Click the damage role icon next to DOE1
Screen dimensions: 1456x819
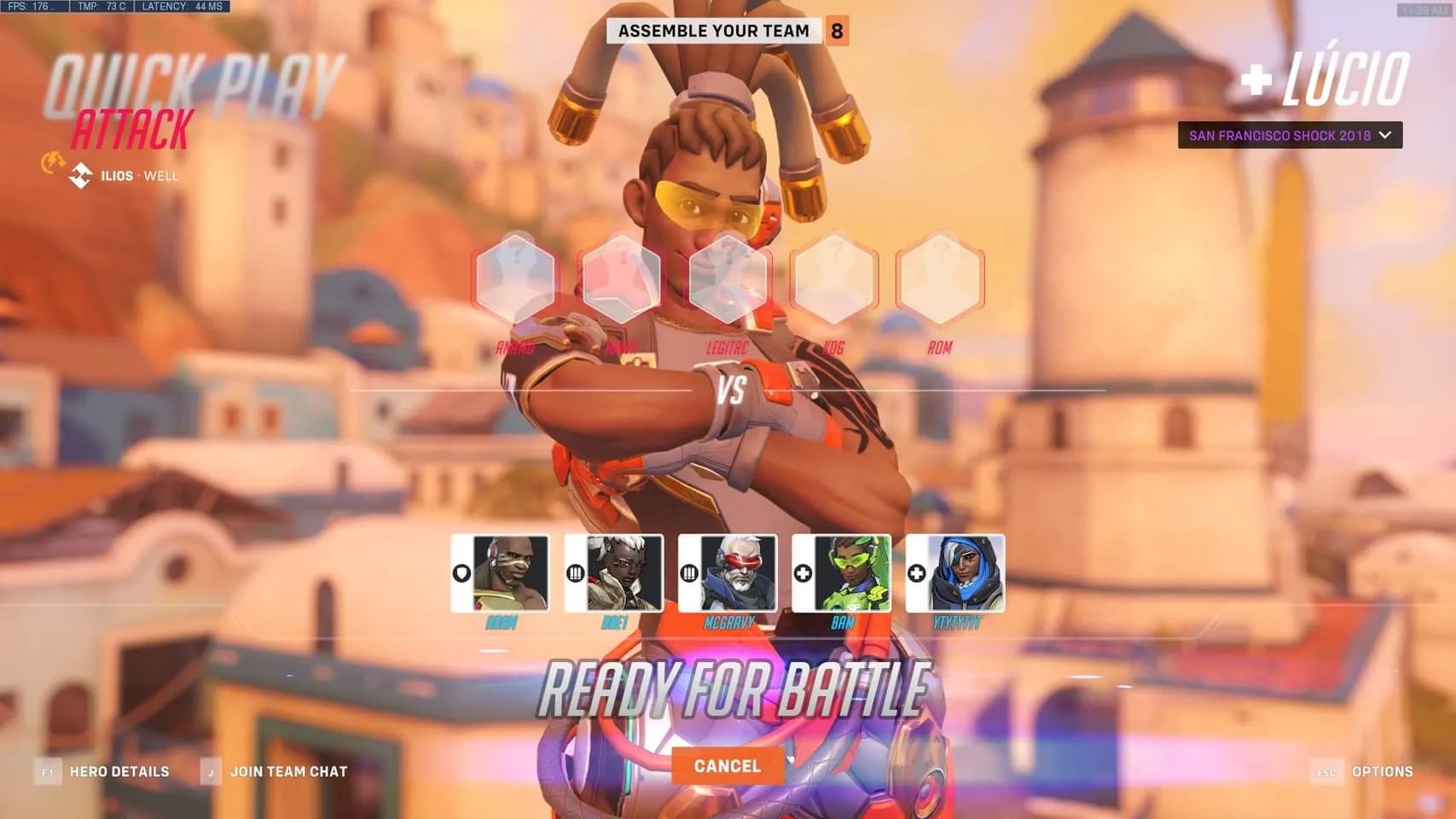577,573
